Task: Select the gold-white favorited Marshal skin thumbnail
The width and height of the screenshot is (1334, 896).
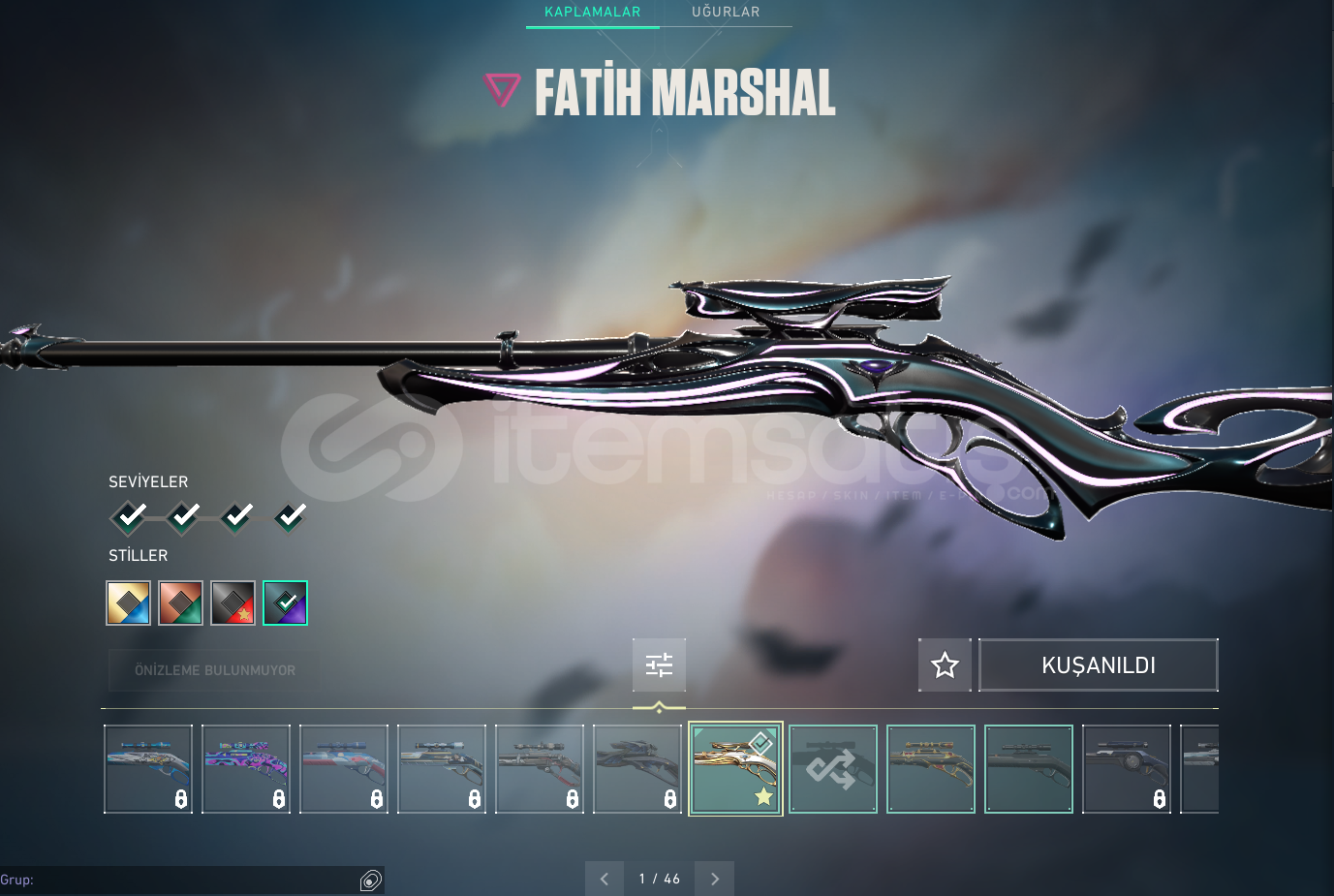Action: [735, 769]
